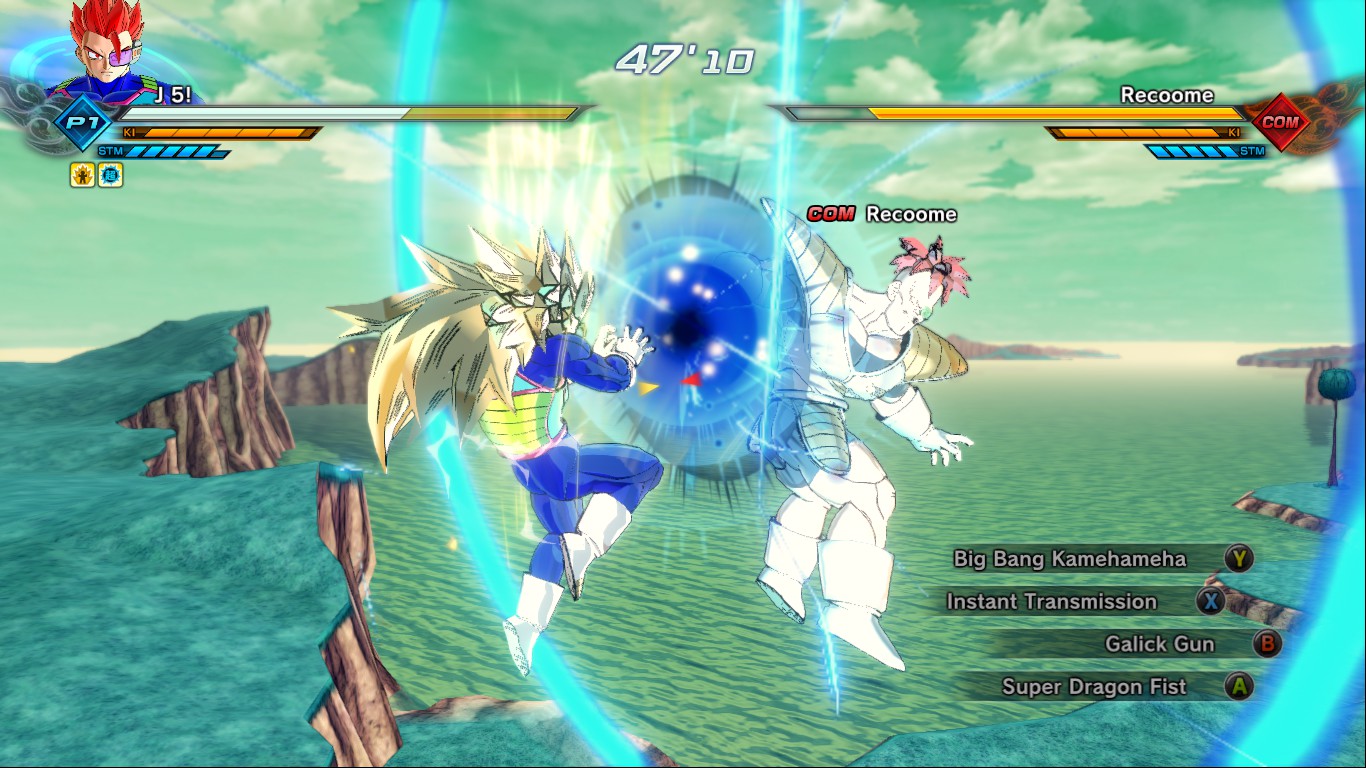Image resolution: width=1366 pixels, height=768 pixels.
Task: Click the red-haired player portrait
Action: (104, 45)
